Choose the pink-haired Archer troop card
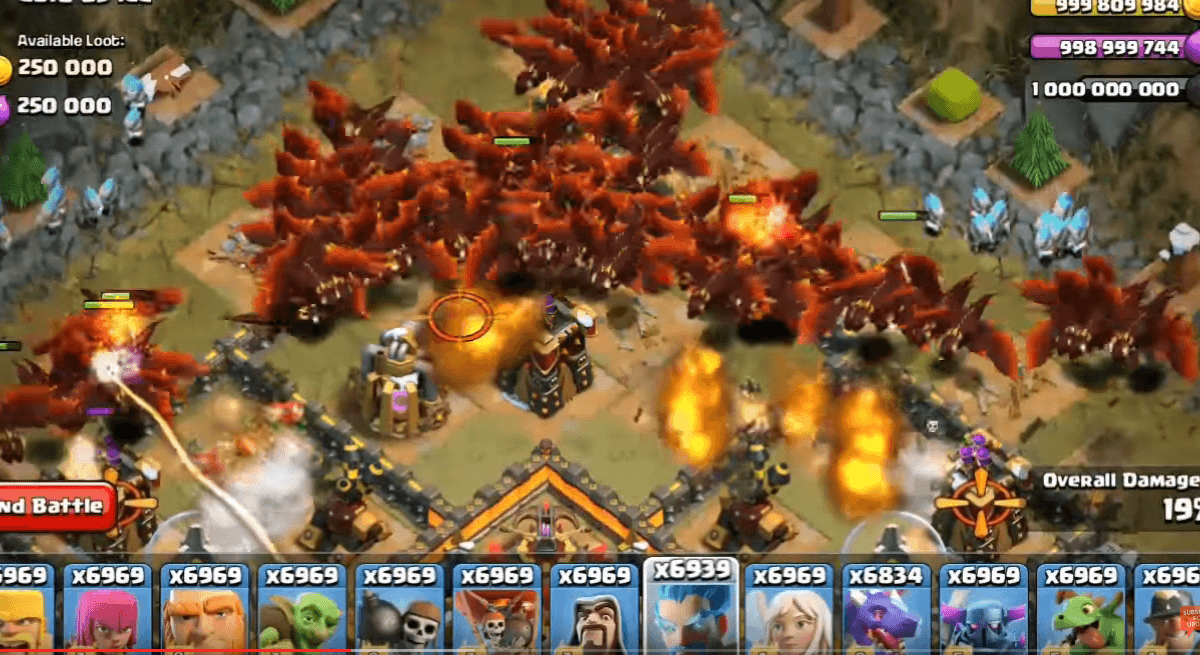Screen dimensions: 1200x655 pyautogui.click(x=107, y=610)
